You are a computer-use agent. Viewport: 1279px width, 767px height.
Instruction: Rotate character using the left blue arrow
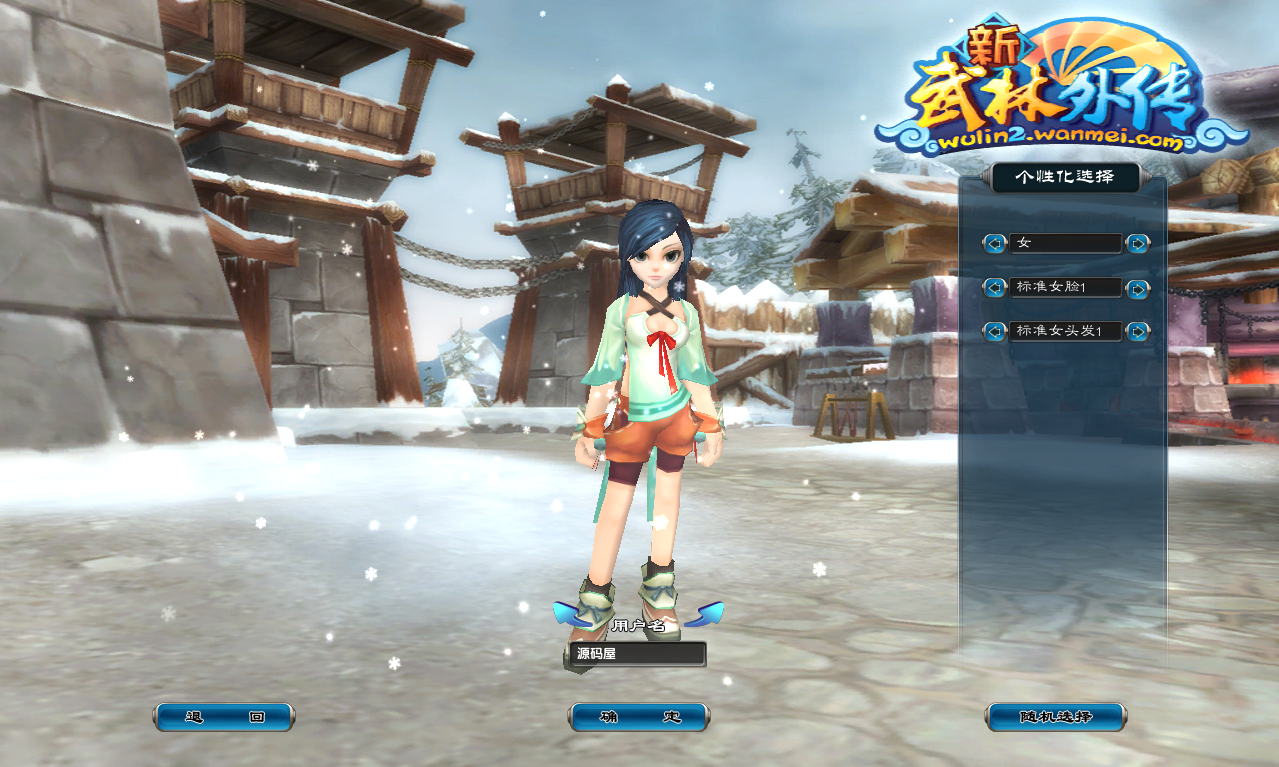[572, 613]
